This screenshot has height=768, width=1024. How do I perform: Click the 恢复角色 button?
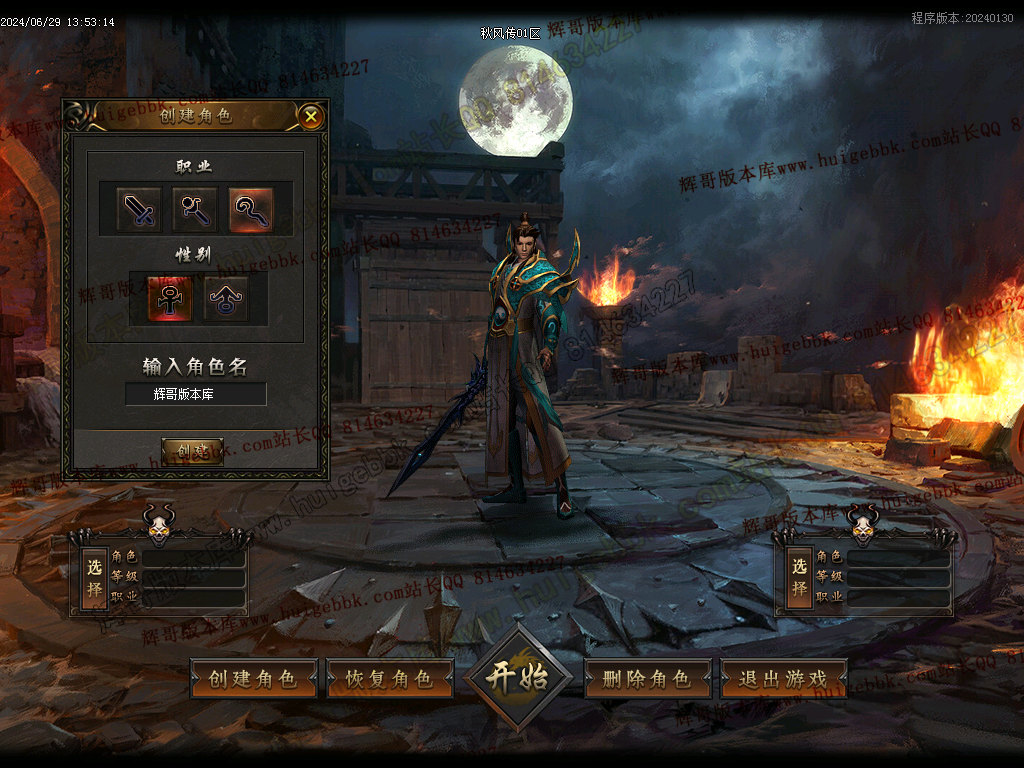[390, 679]
